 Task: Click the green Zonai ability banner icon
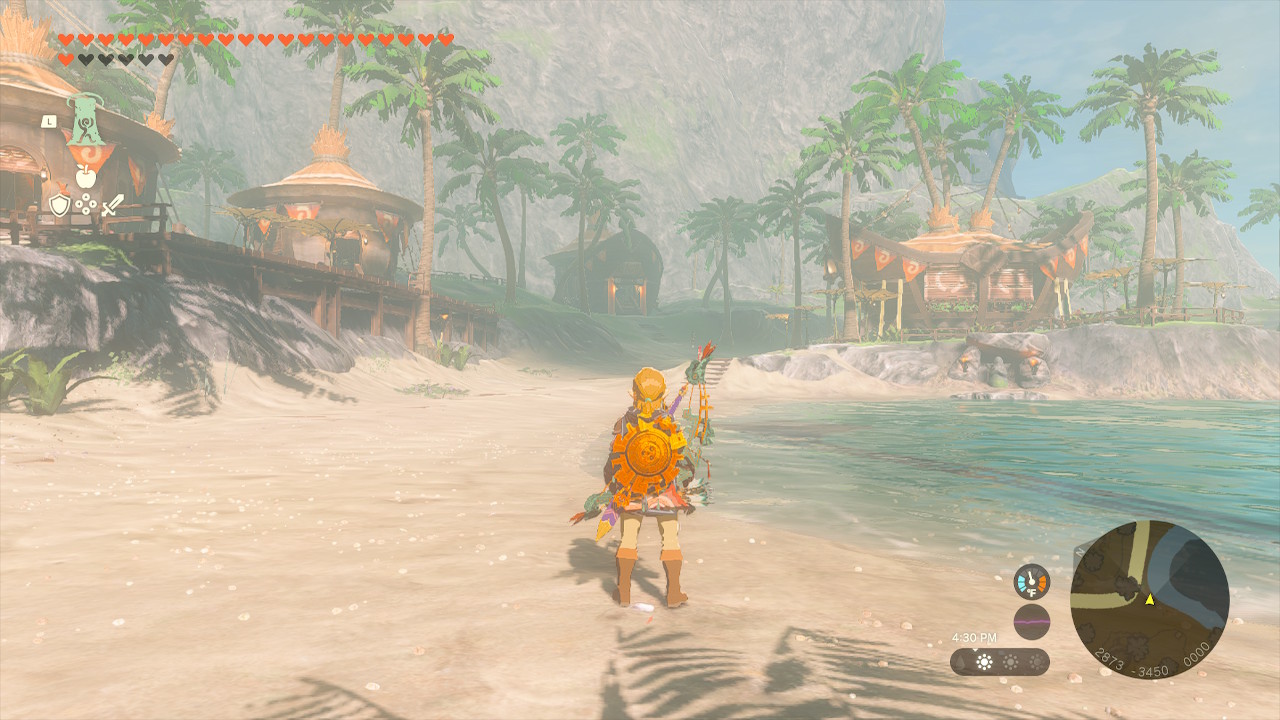[86, 120]
